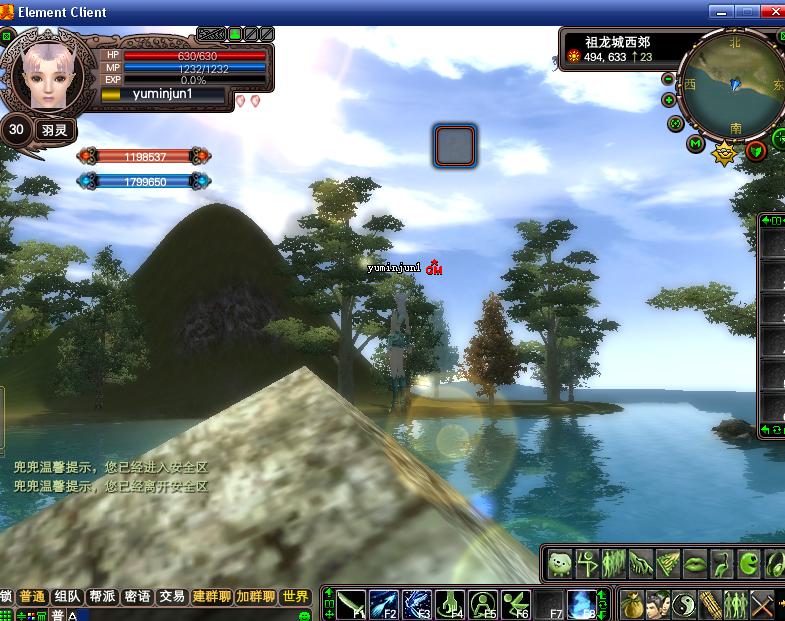Open the 交易 trade chat tab
The image size is (785, 621).
(x=172, y=597)
